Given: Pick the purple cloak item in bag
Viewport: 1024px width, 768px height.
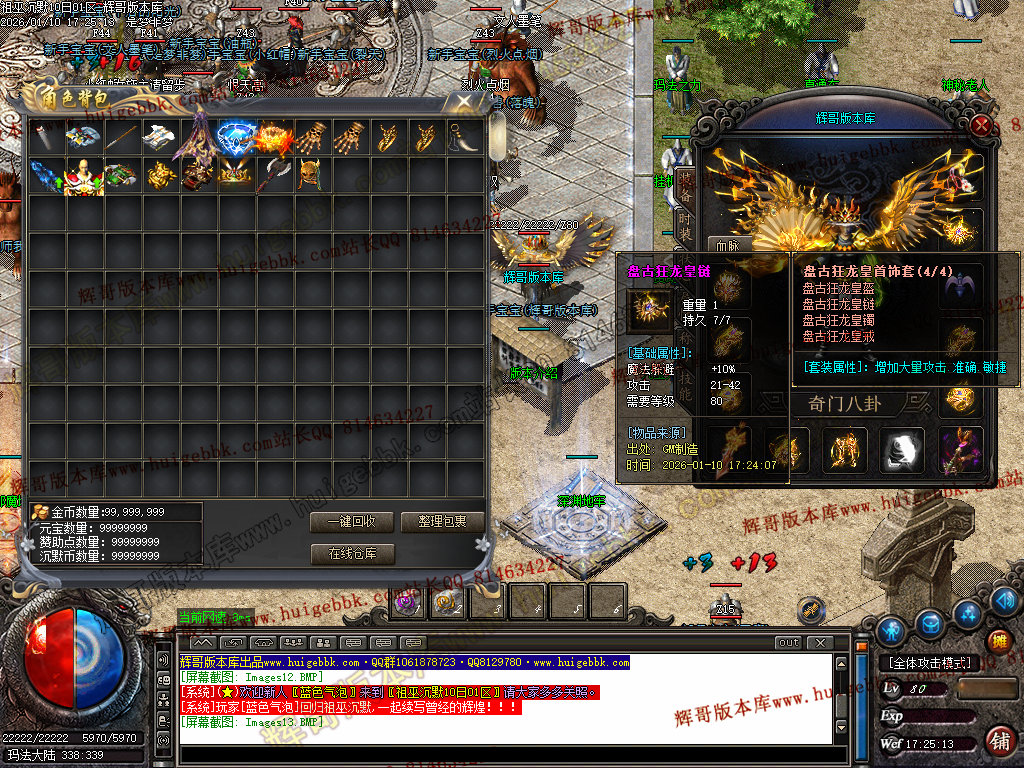Looking at the screenshot, I should point(198,138).
